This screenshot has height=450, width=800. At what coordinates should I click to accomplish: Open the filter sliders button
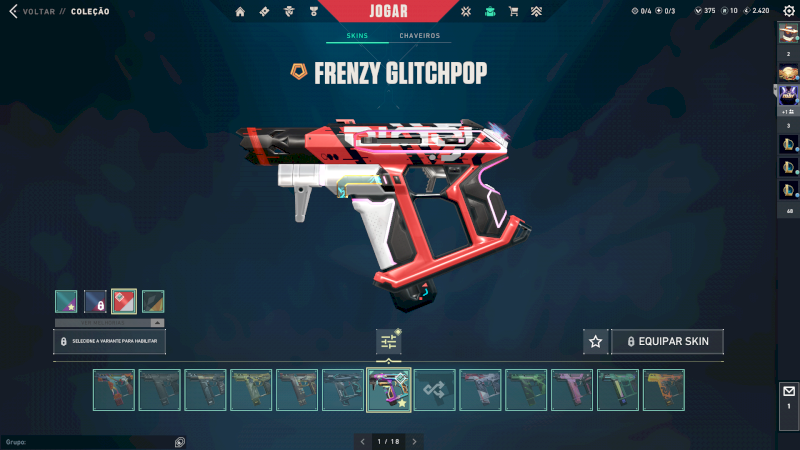click(x=389, y=342)
